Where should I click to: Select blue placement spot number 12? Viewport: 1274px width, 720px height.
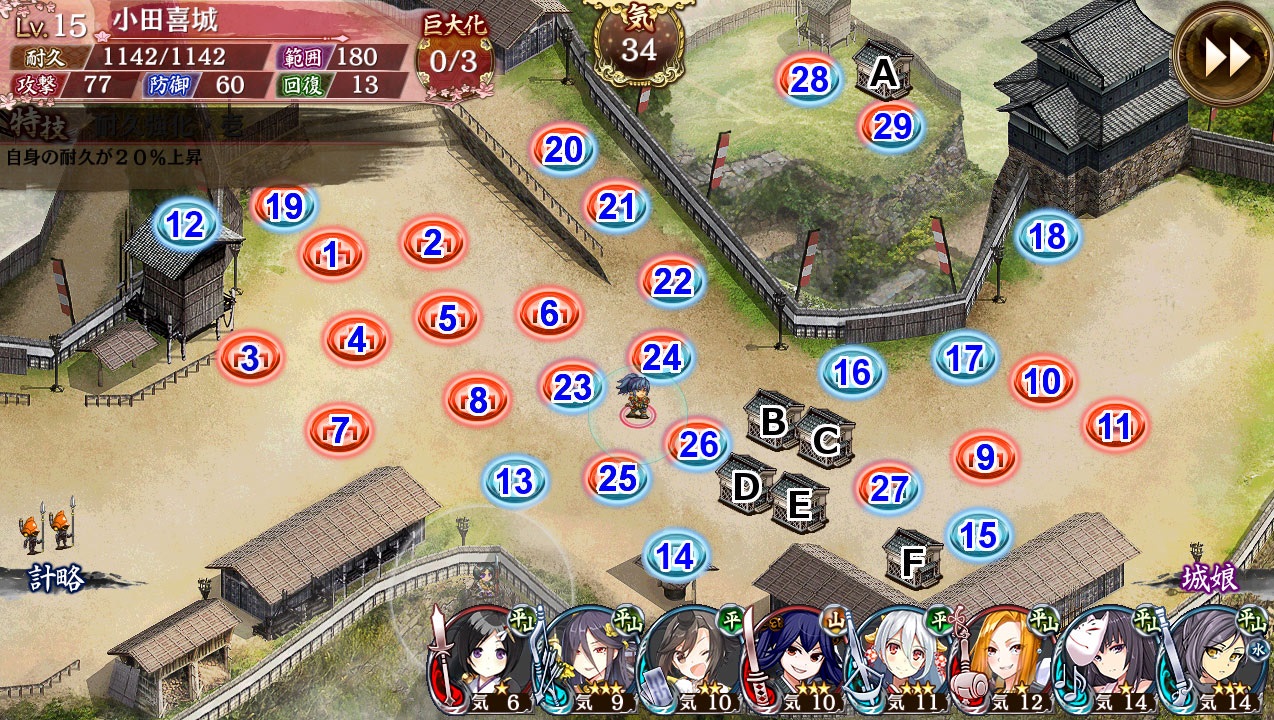185,225
